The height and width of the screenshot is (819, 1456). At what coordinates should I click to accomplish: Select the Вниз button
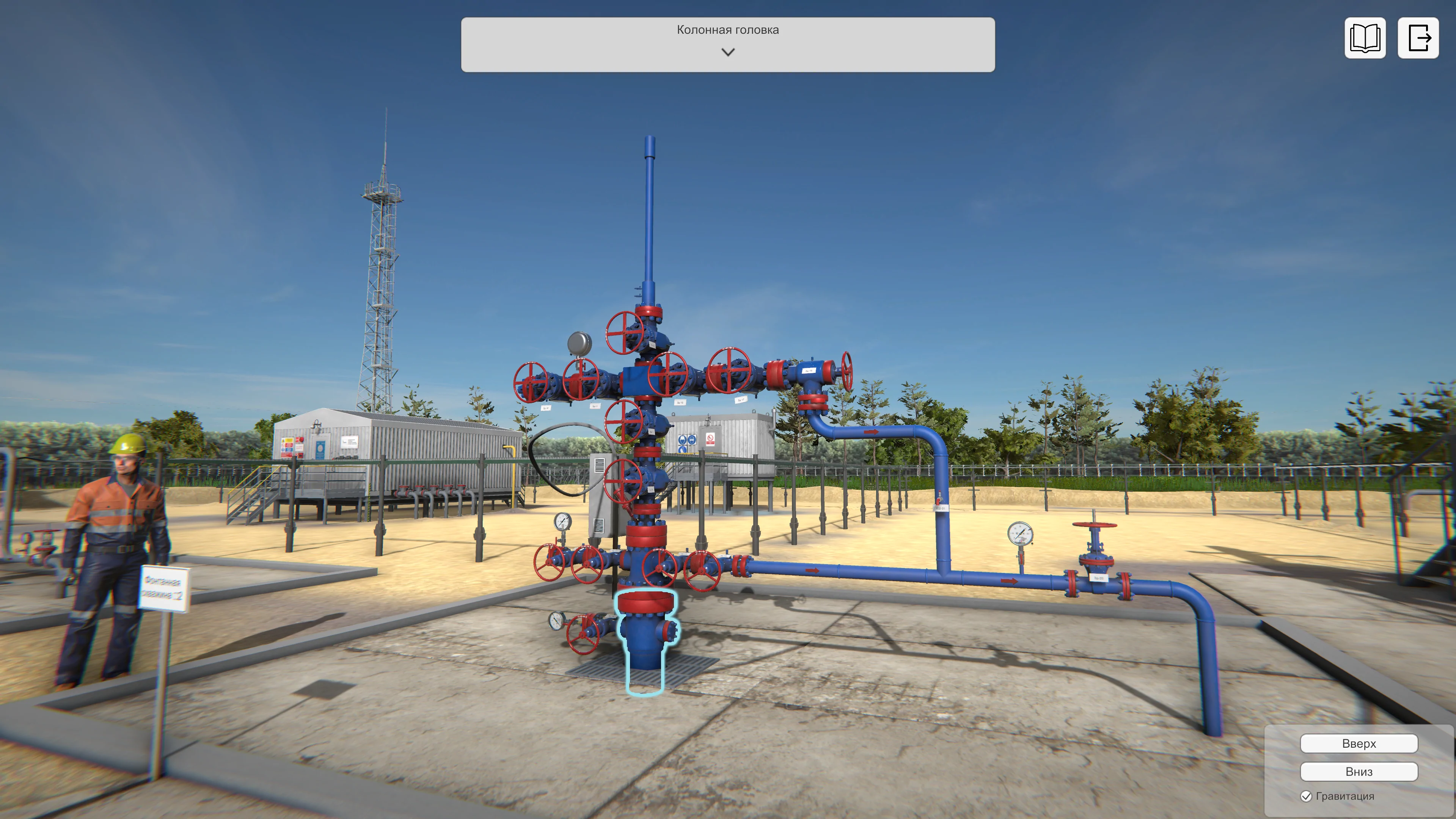pyautogui.click(x=1358, y=772)
